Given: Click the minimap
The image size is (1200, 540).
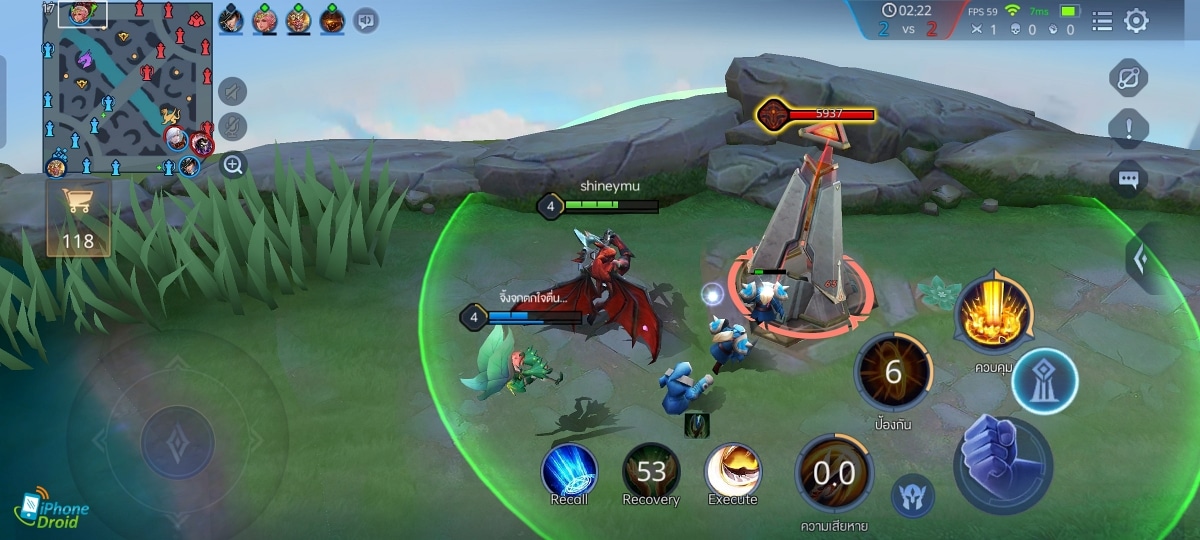Looking at the screenshot, I should pos(127,88).
